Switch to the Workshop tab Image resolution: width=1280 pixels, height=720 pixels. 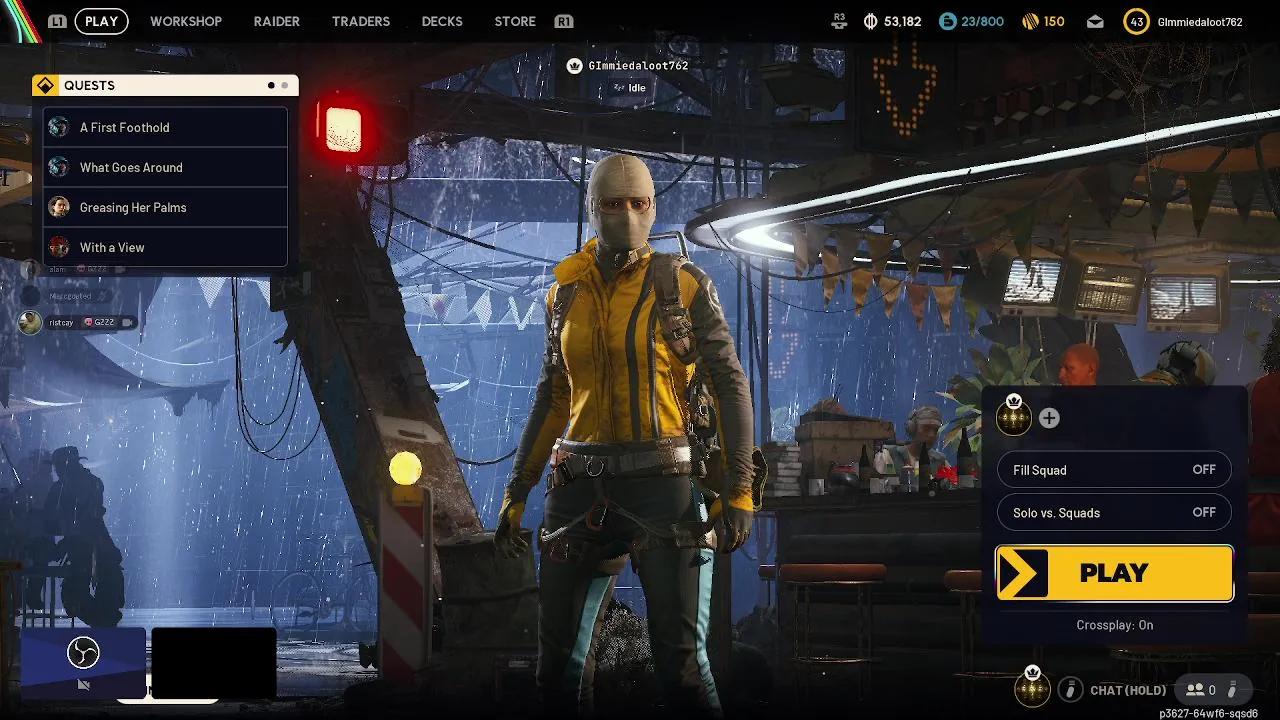pyautogui.click(x=186, y=21)
